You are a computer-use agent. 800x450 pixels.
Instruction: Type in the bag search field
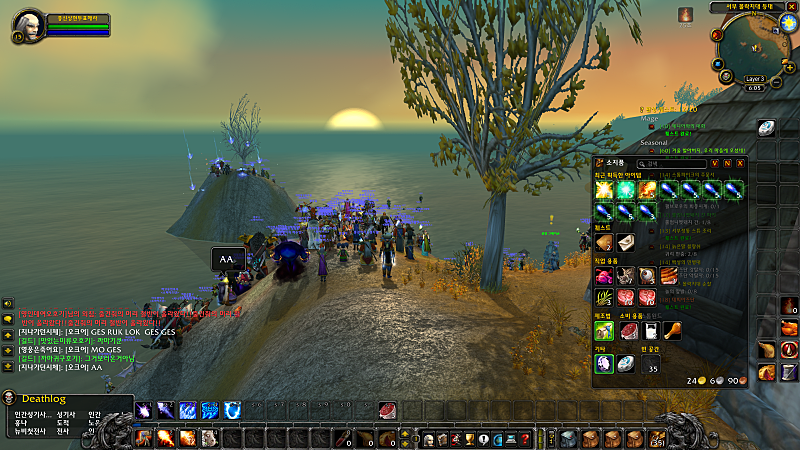tap(668, 163)
